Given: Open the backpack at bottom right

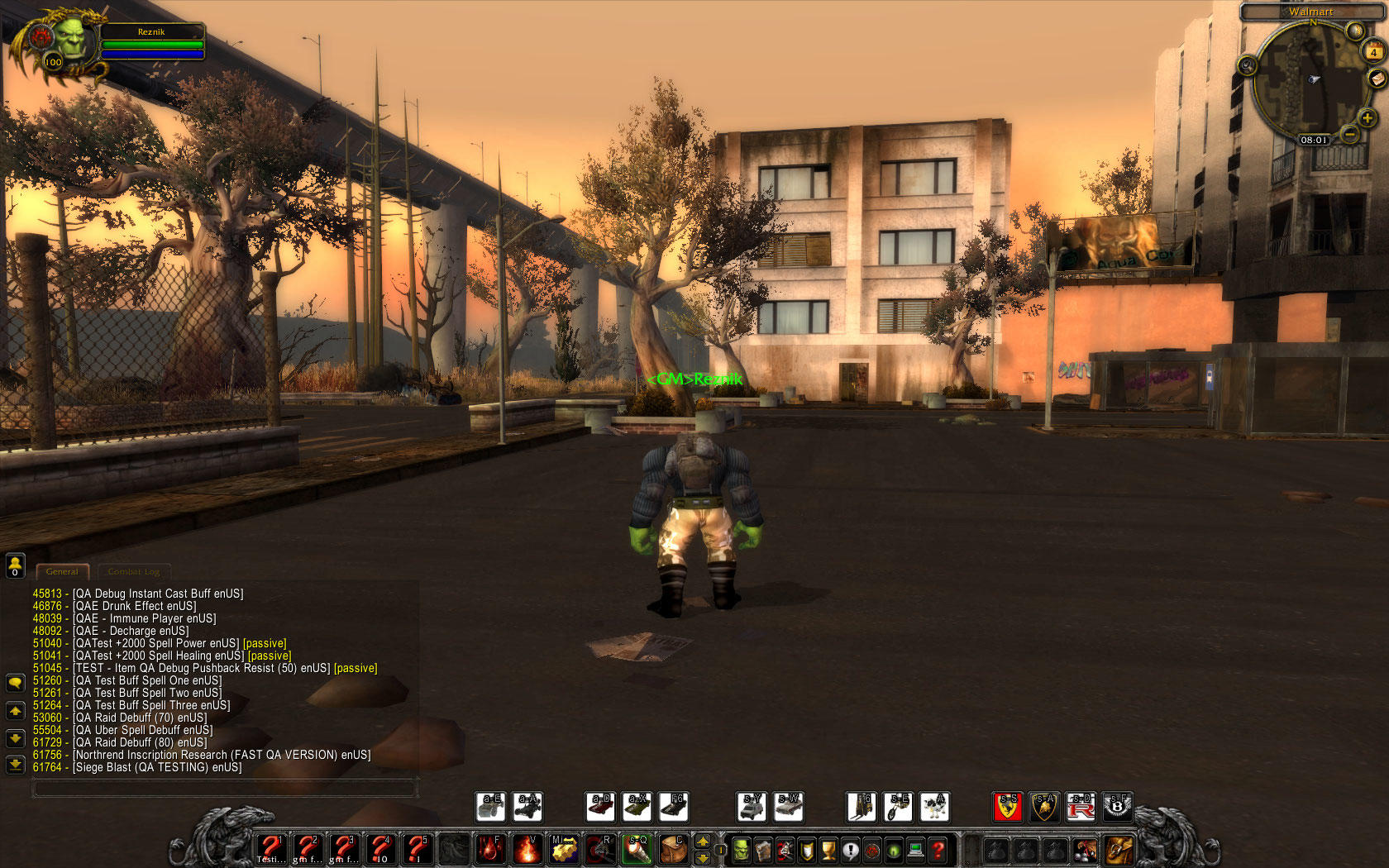Looking at the screenshot, I should point(1119,850).
